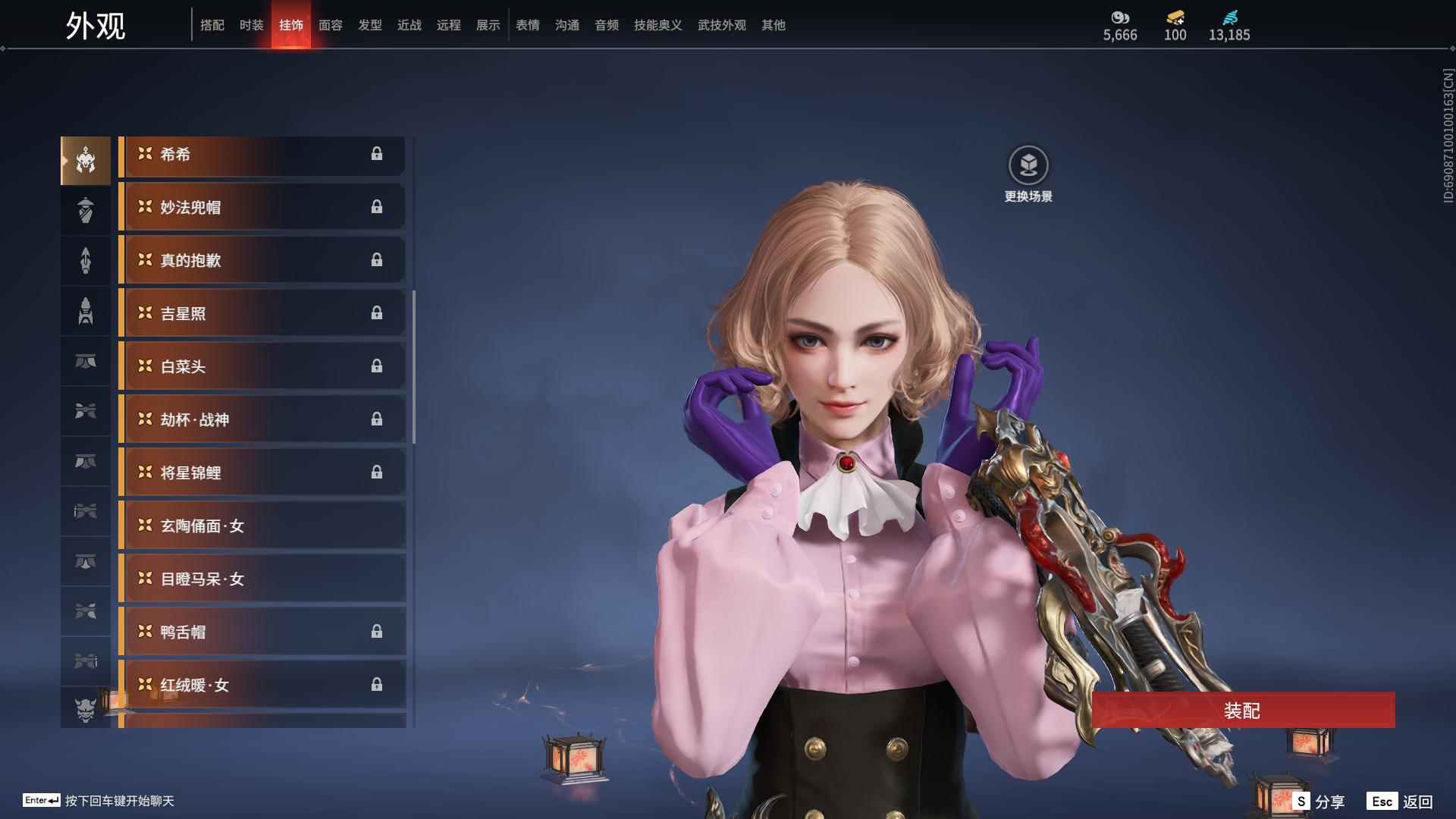Viewport: 1456px width, 819px height.
Task: Select the 面容 tab
Action: [330, 25]
